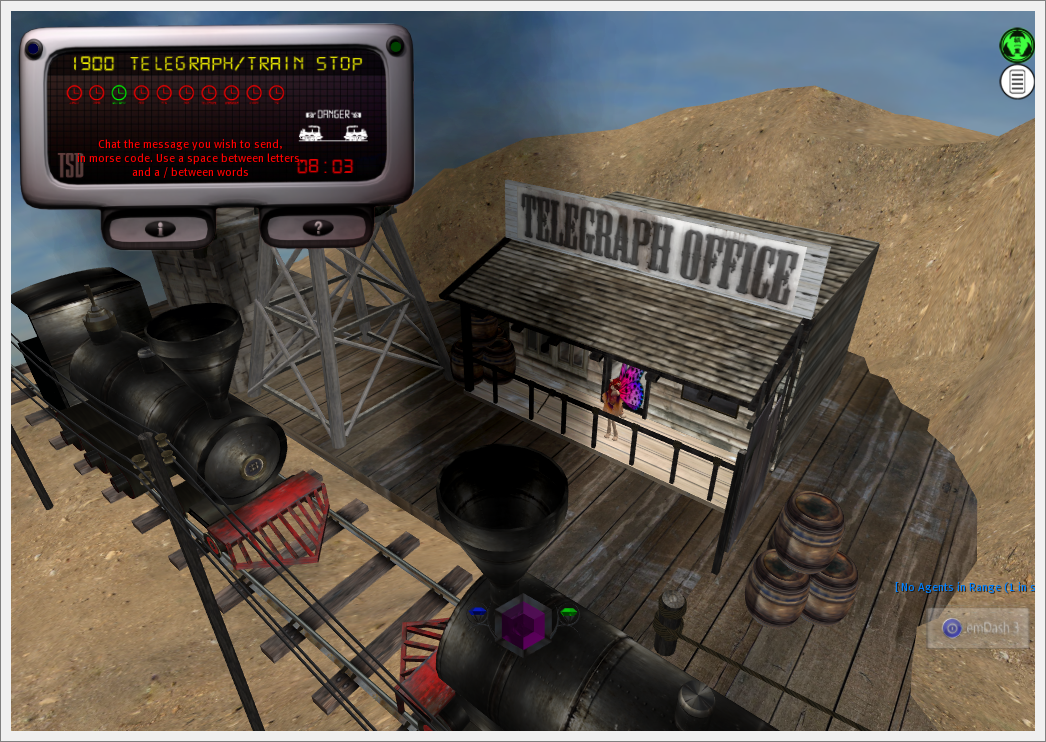Click the small blue gem beside the cube
Viewport: 1046px width, 742px height.
pyautogui.click(x=478, y=612)
